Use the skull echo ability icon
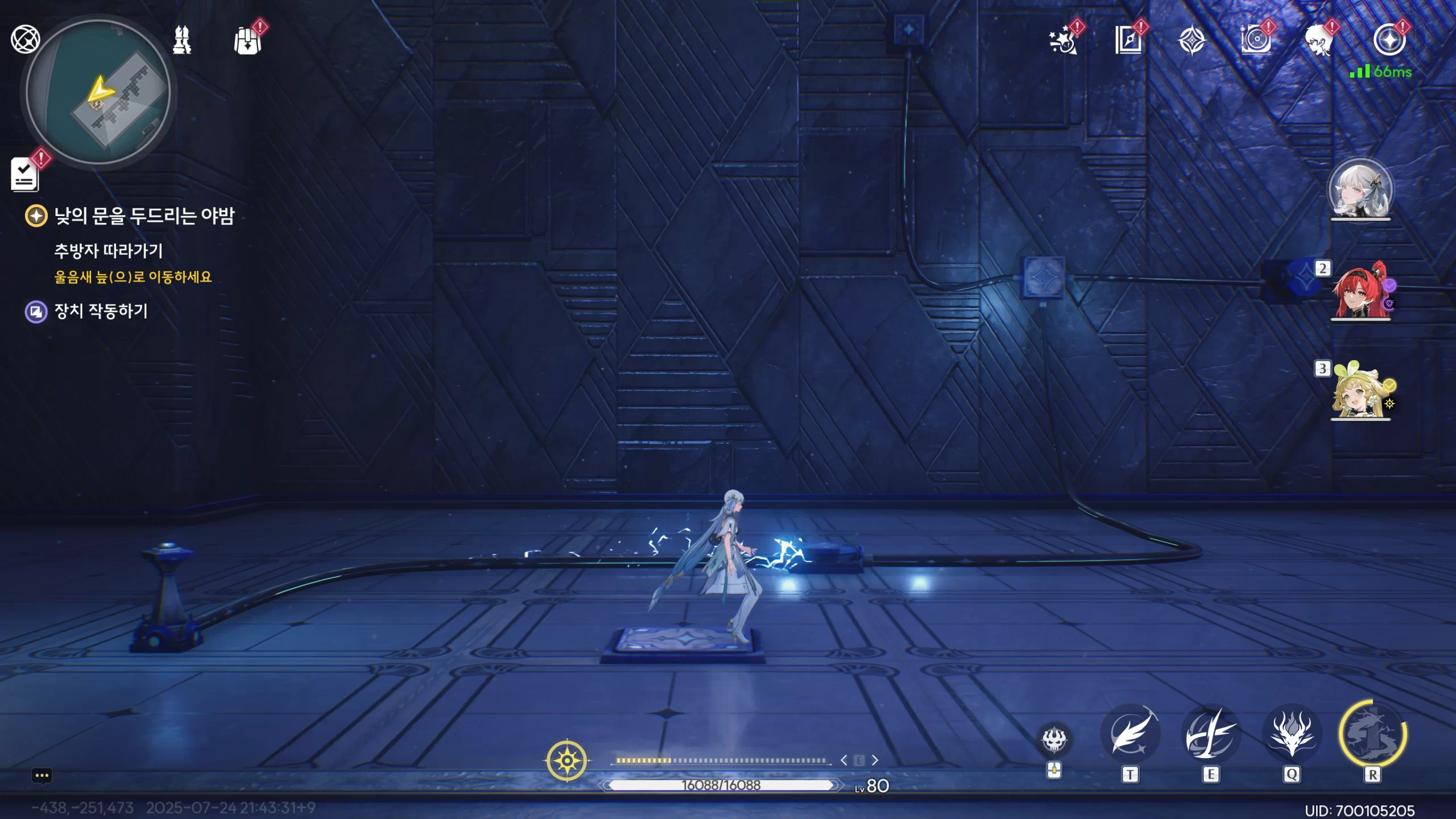The image size is (1456, 819). (1054, 739)
